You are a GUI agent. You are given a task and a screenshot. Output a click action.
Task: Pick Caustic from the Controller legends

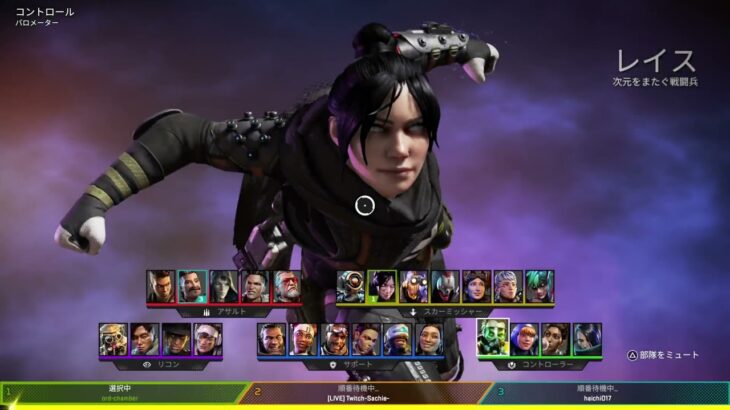click(493, 338)
